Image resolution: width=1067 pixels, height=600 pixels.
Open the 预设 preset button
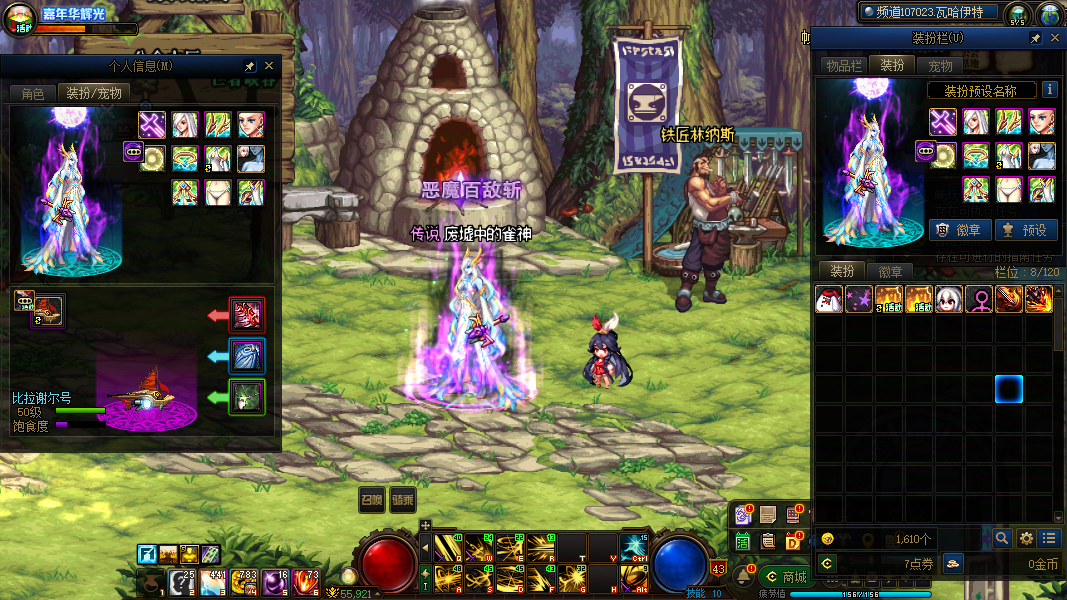(x=1024, y=230)
